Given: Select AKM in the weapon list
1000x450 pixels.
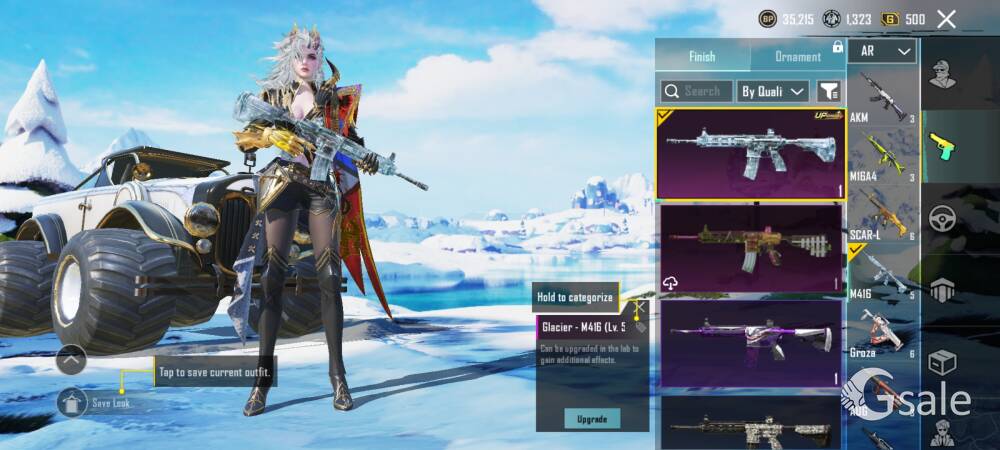Looking at the screenshot, I should coord(883,98).
